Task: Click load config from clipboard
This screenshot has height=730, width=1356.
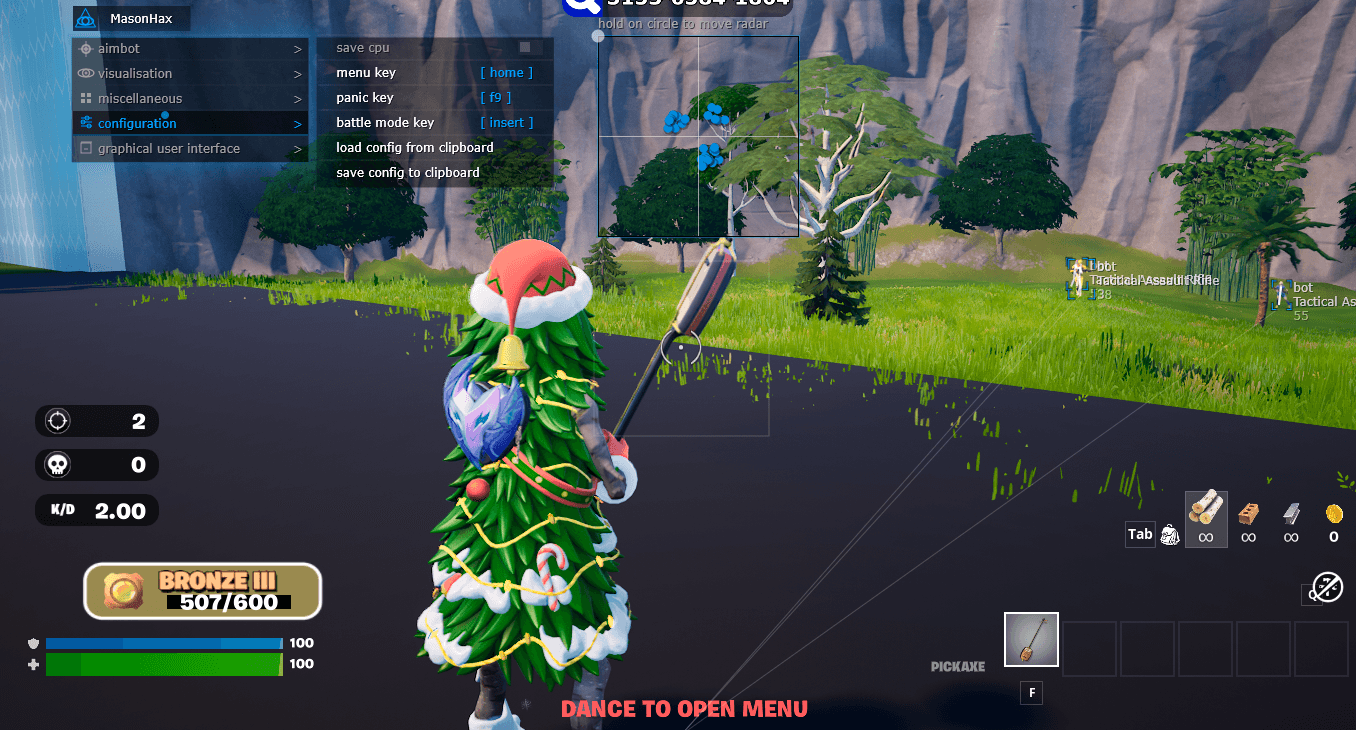Action: tap(417, 147)
